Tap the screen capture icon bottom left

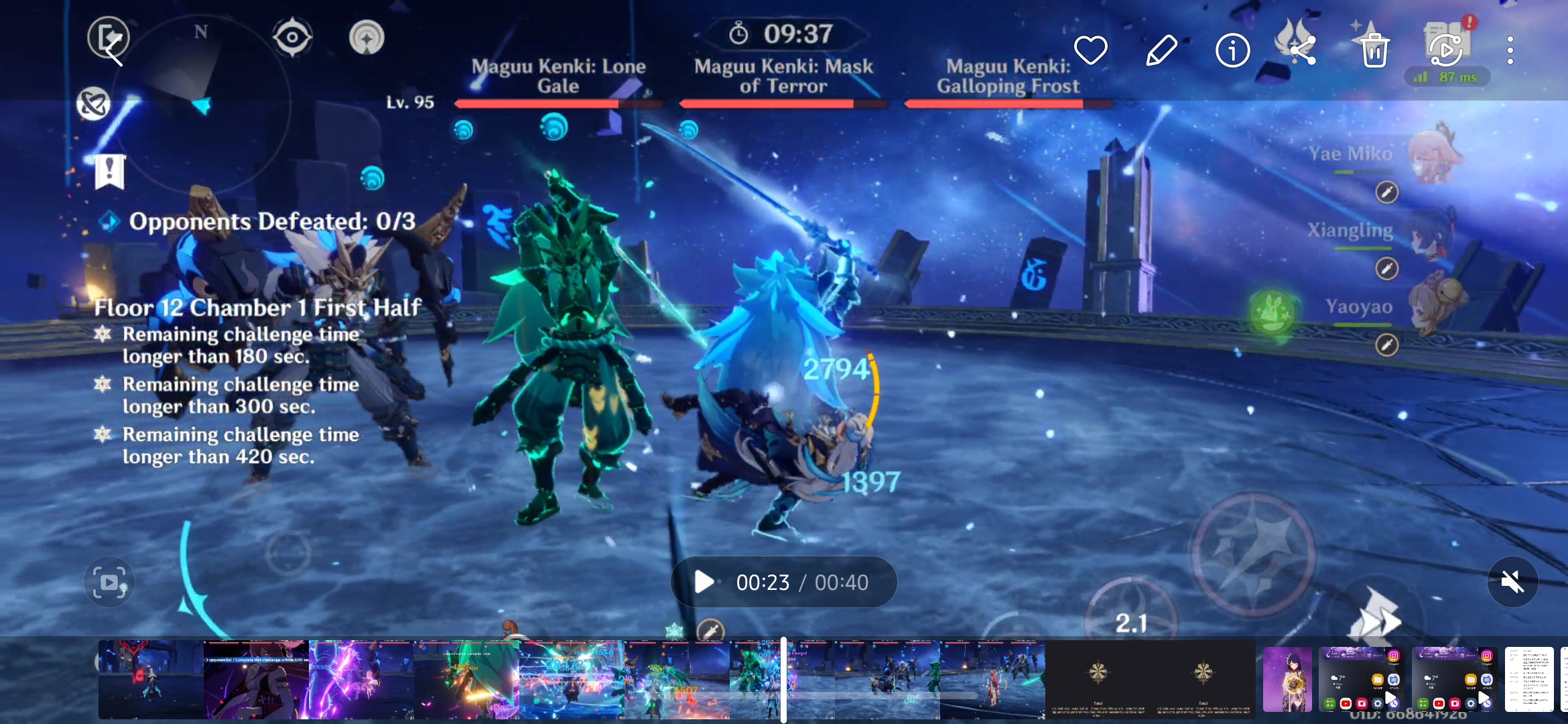[109, 581]
